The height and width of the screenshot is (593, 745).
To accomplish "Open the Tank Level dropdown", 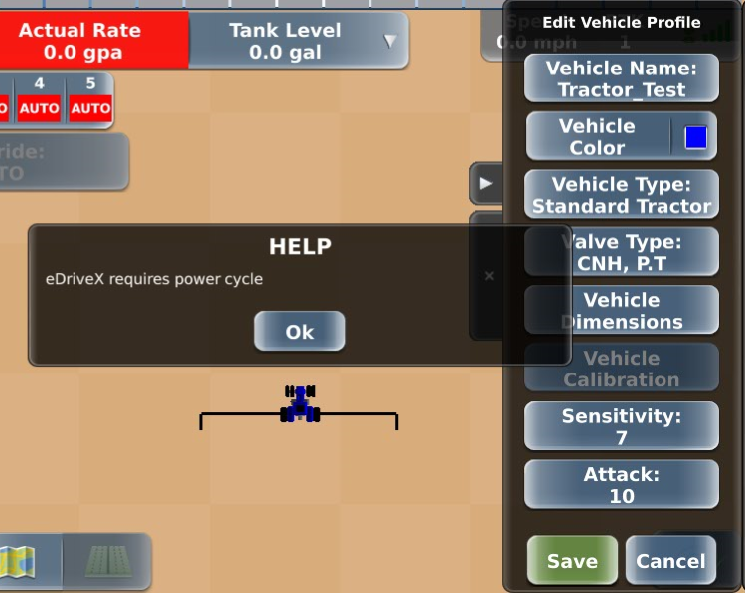I will 390,41.
